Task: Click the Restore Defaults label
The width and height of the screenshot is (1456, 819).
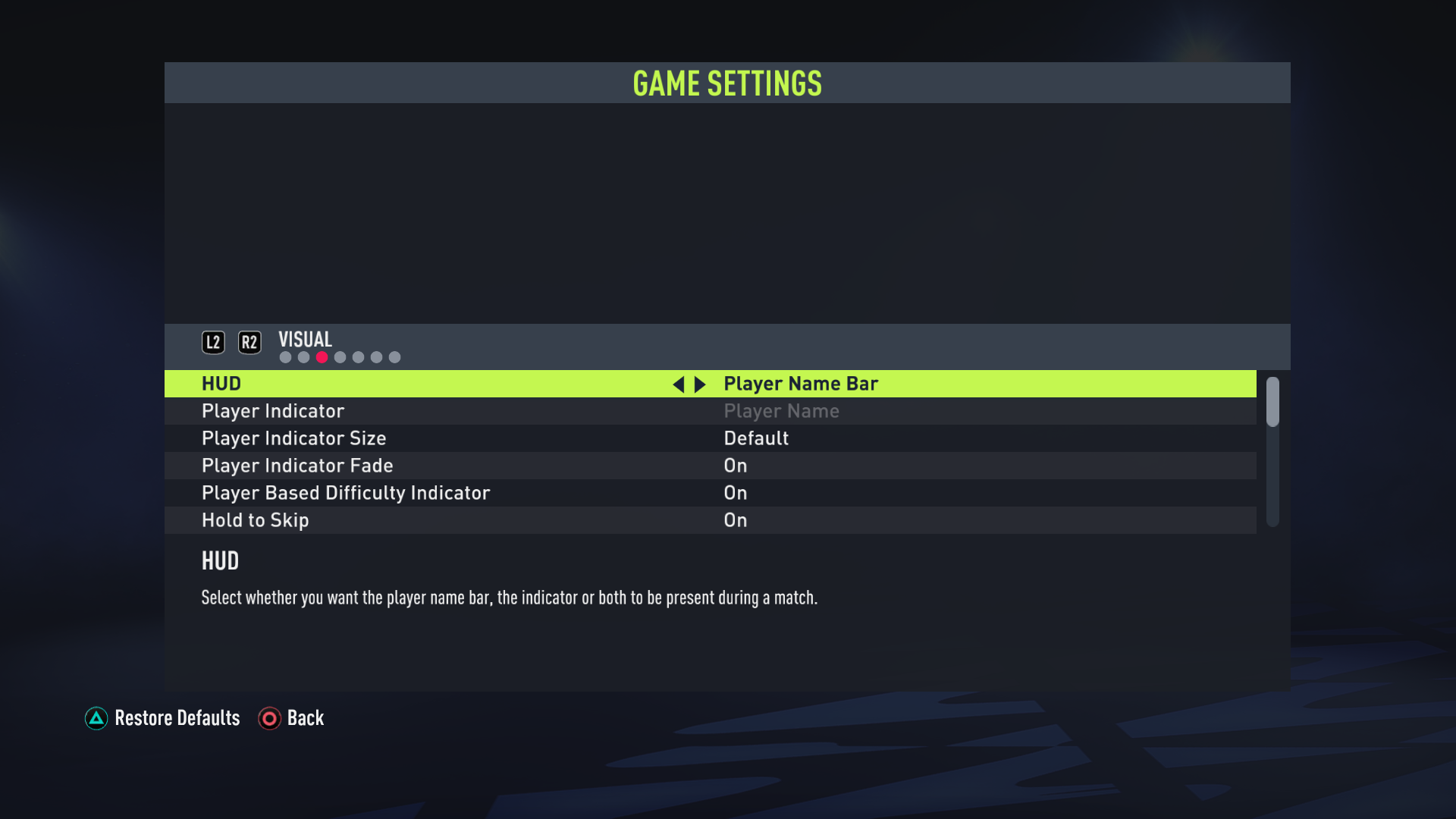Action: click(176, 719)
